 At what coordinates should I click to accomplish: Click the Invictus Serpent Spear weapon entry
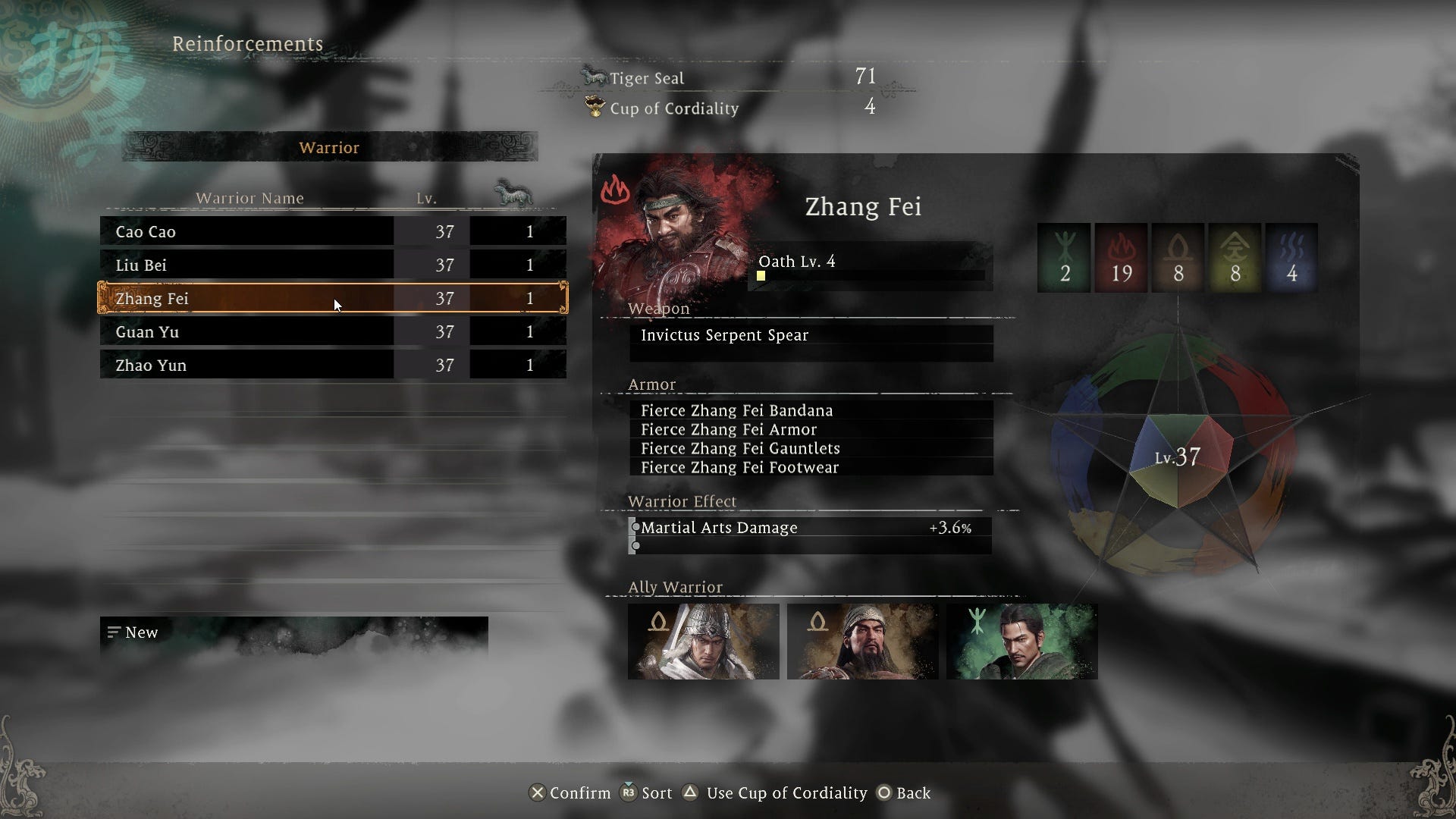(x=810, y=335)
